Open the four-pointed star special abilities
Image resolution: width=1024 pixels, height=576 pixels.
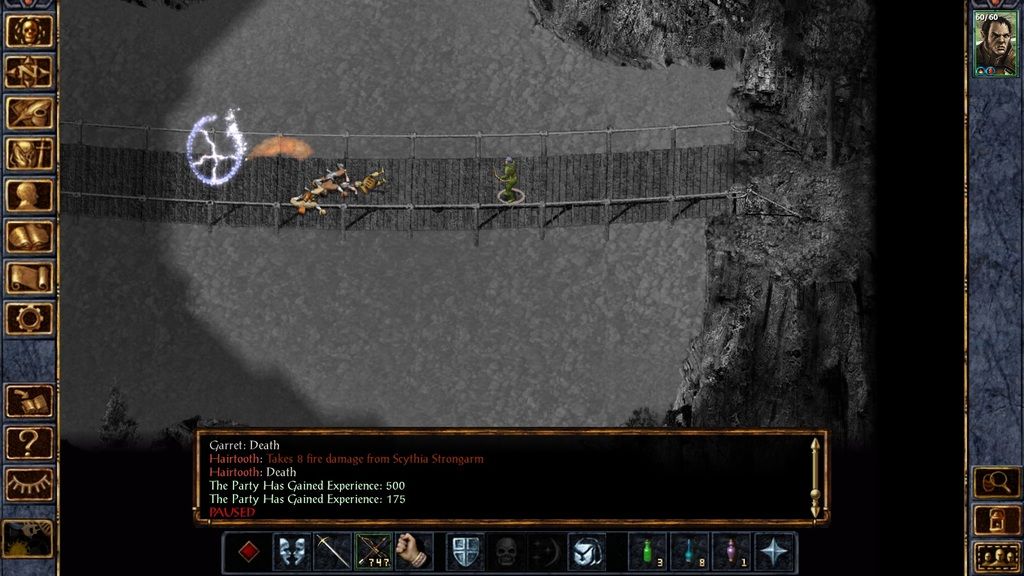coord(775,552)
